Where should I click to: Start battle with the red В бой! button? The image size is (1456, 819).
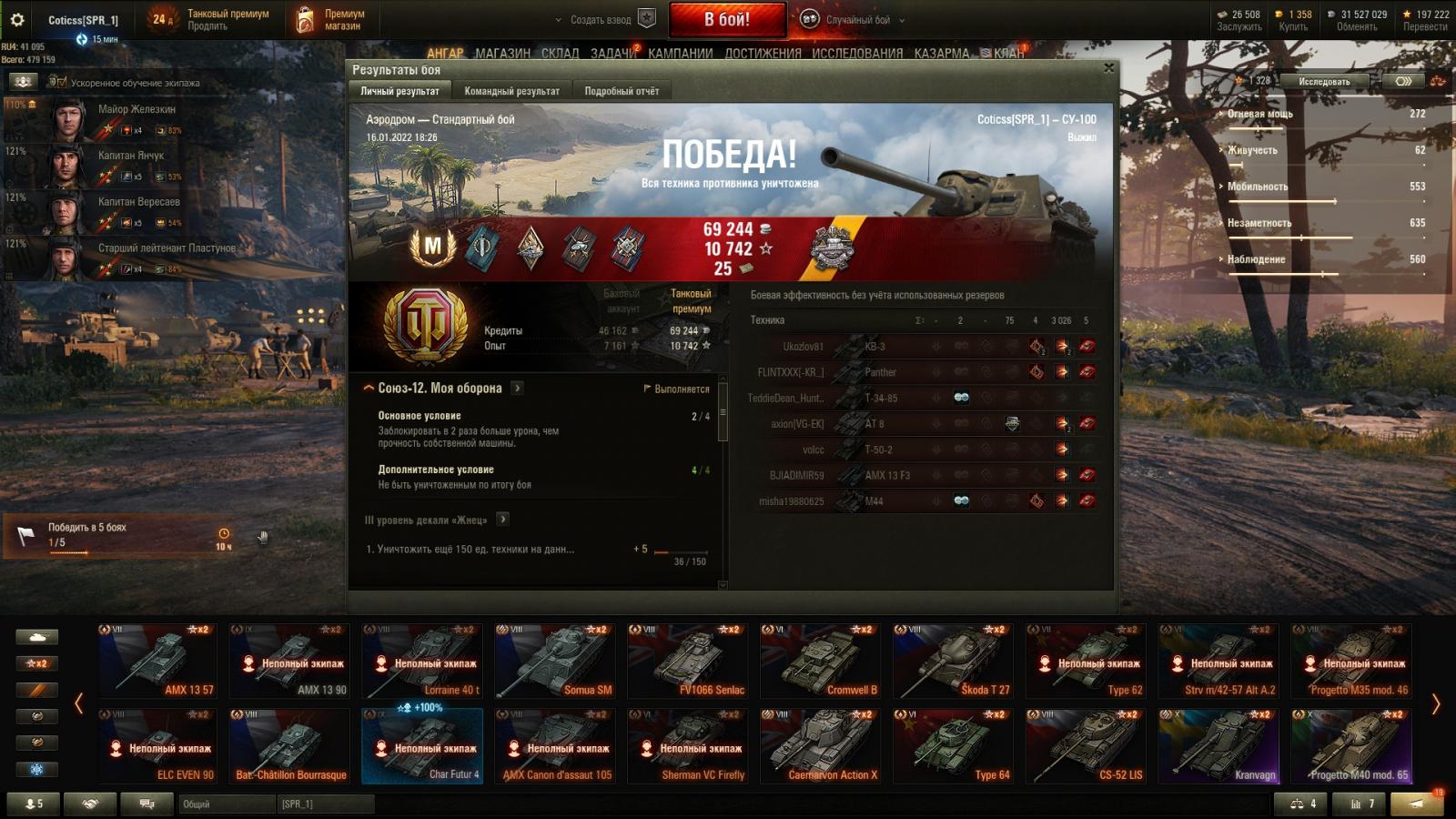coord(727,19)
